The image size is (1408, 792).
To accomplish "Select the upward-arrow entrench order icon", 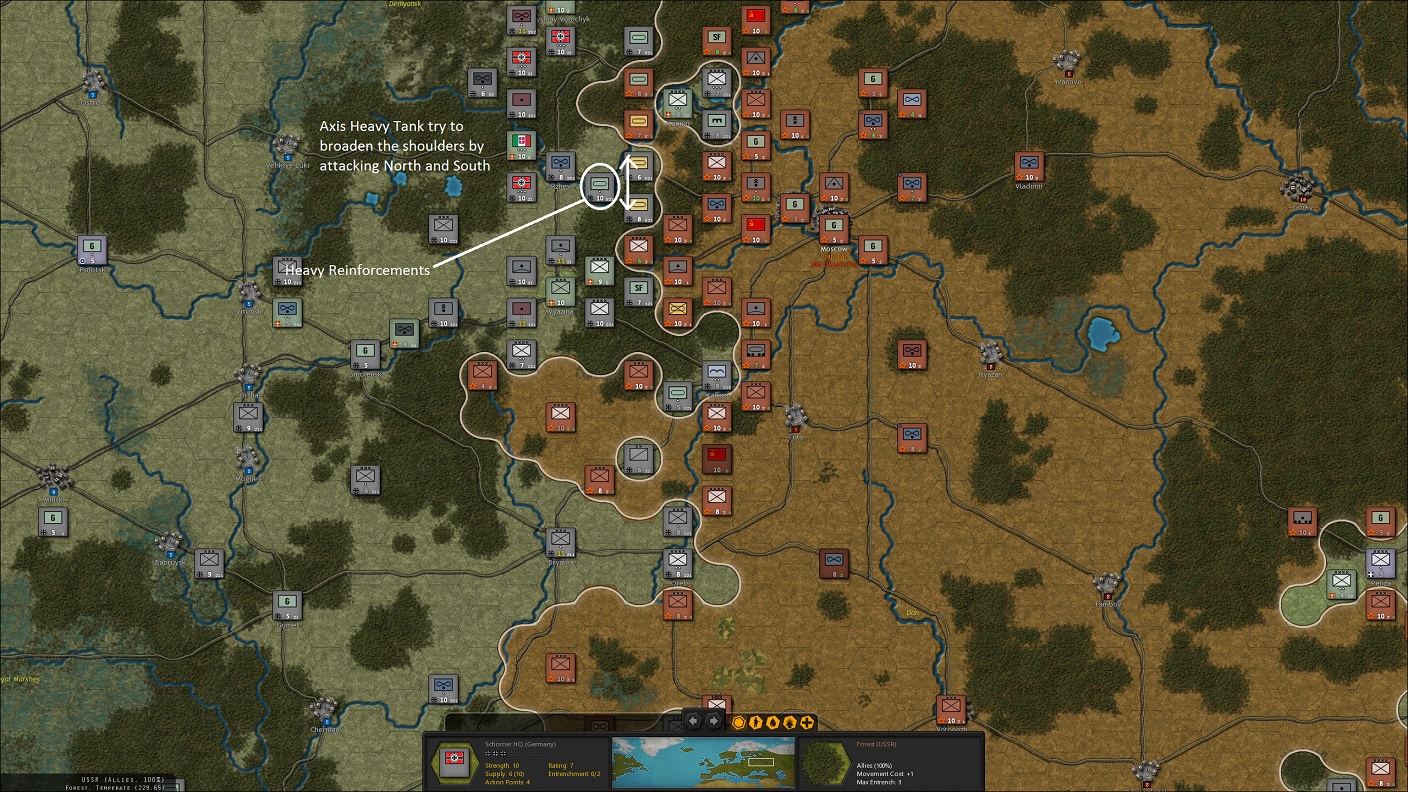I will pos(791,722).
